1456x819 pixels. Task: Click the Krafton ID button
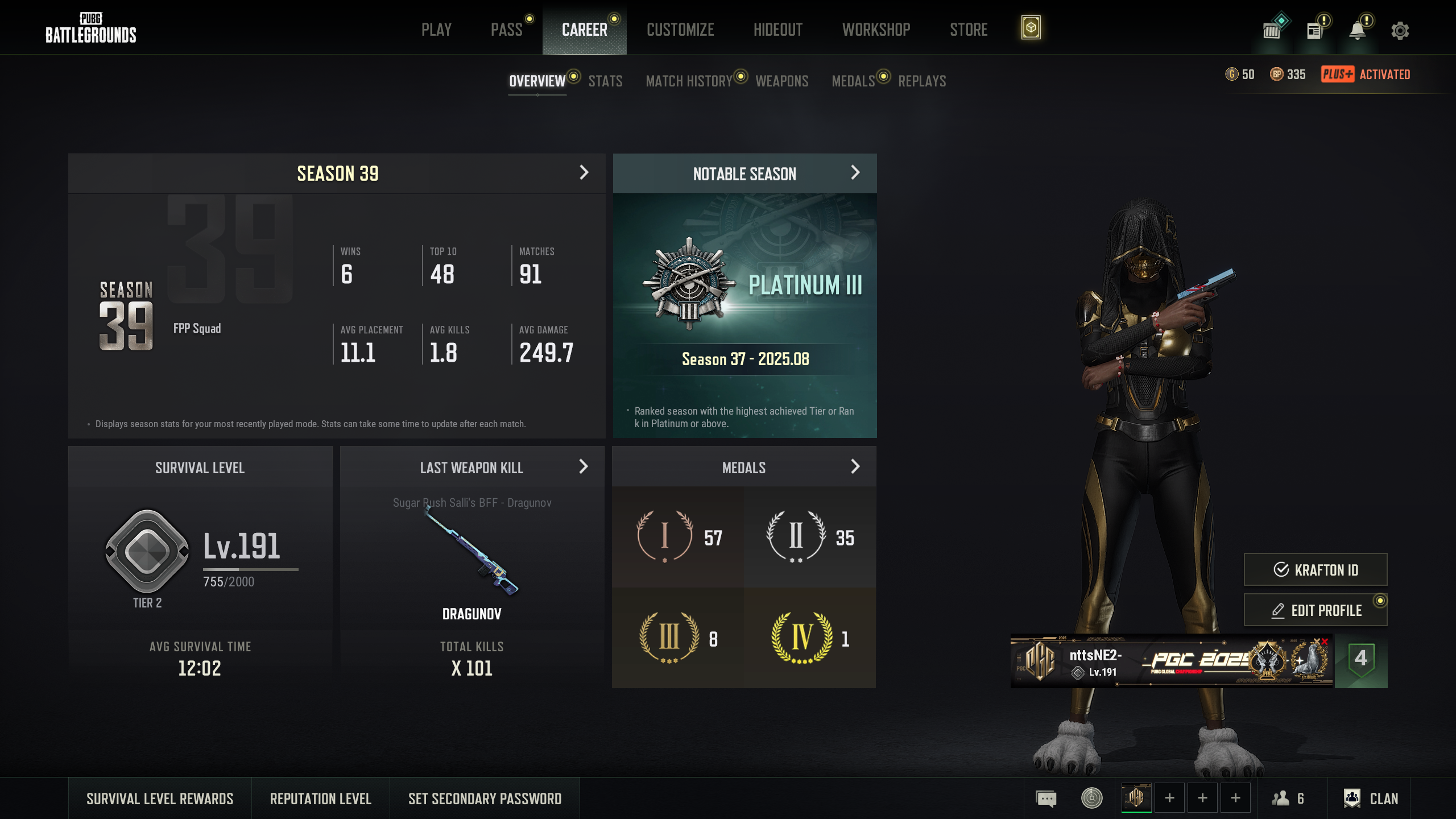[x=1315, y=569]
